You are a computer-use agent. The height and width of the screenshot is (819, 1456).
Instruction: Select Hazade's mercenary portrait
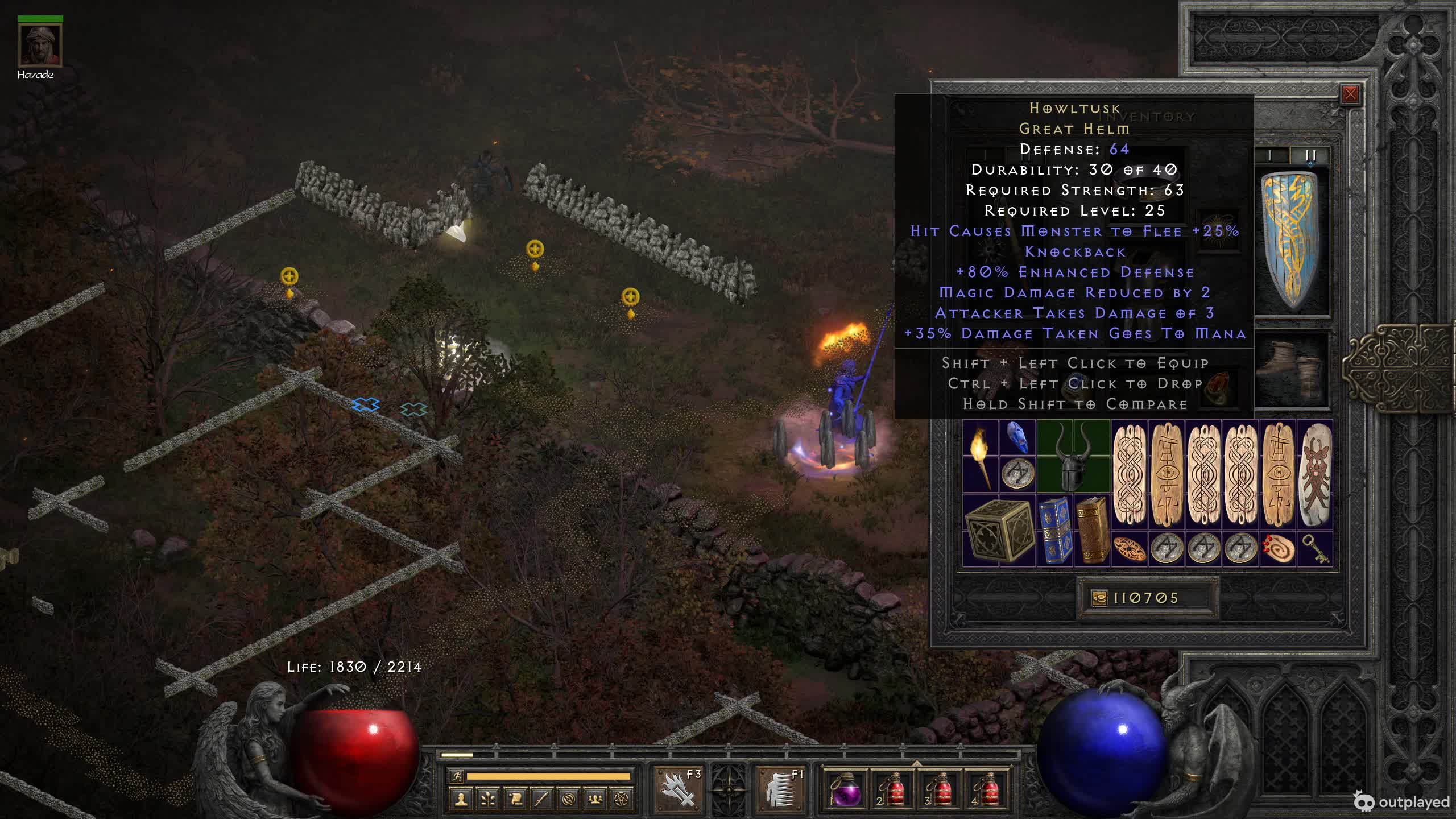pos(40,45)
